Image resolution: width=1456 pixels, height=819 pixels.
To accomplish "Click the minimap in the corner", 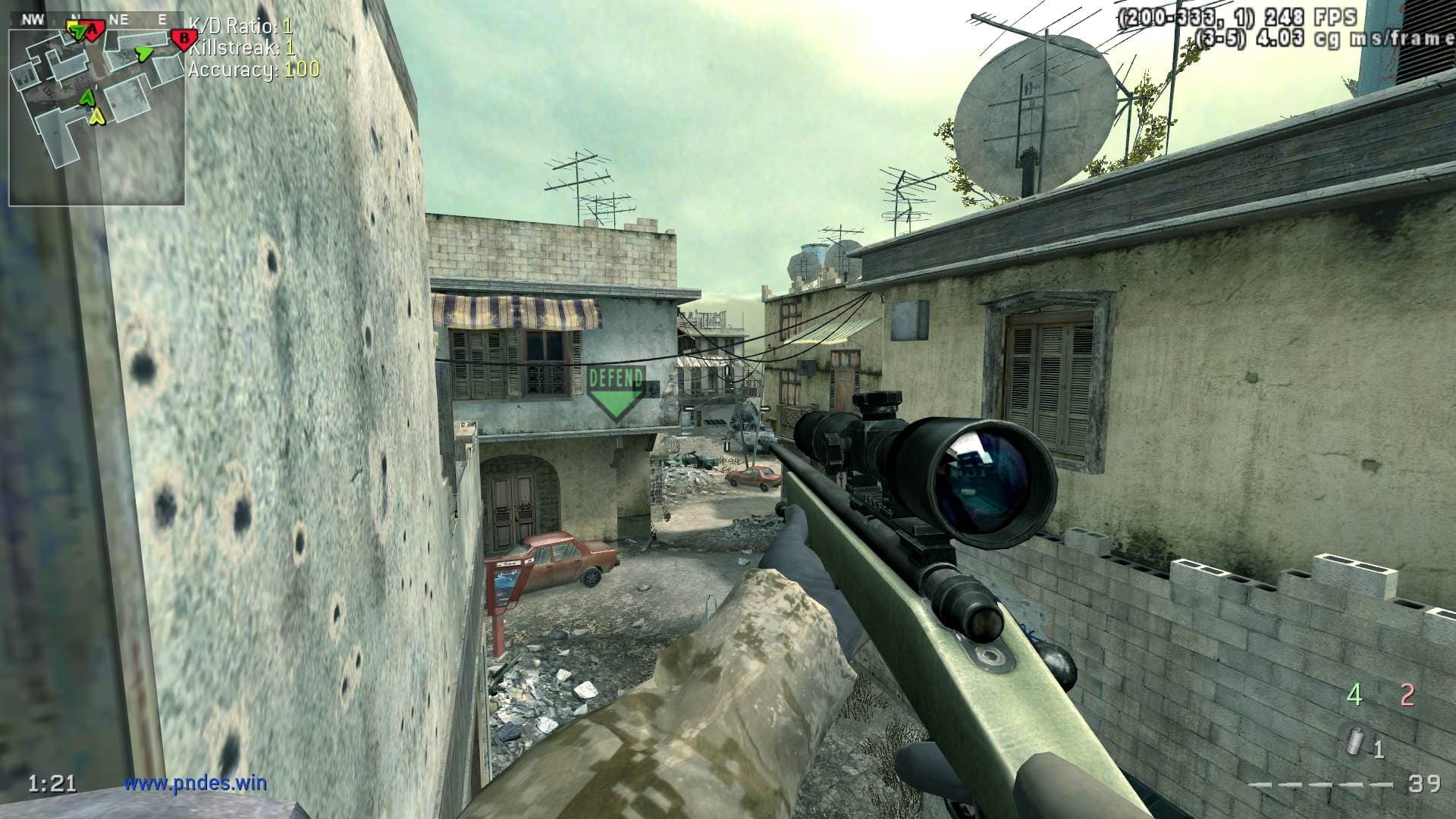I will click(x=96, y=110).
